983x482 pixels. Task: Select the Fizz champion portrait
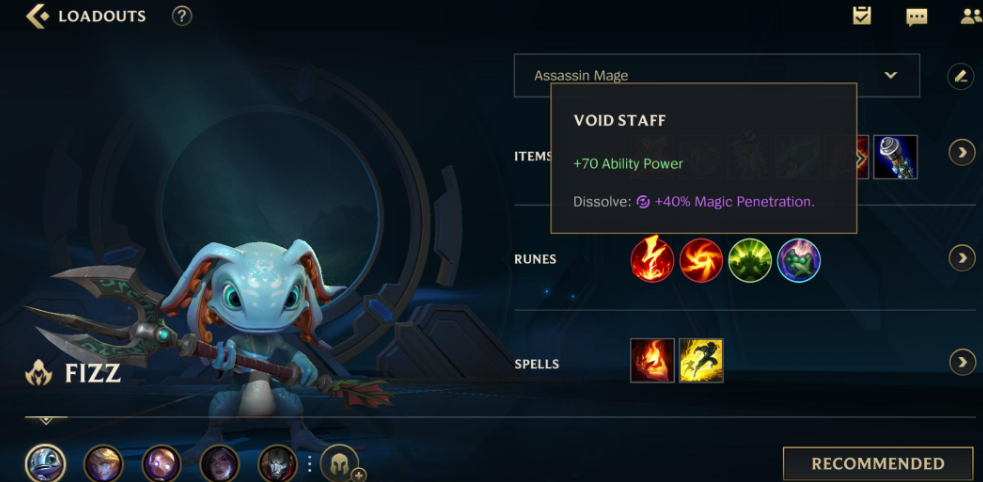pyautogui.click(x=45, y=463)
